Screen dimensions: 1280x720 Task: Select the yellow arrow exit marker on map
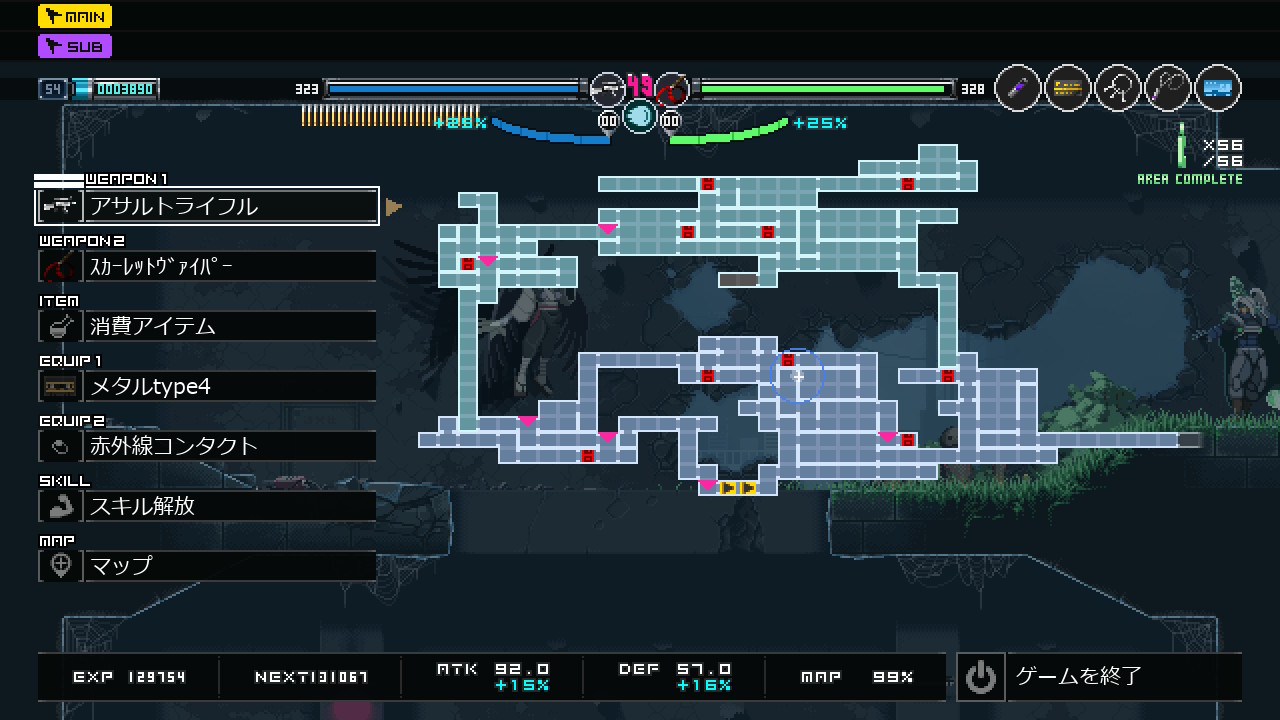[738, 488]
